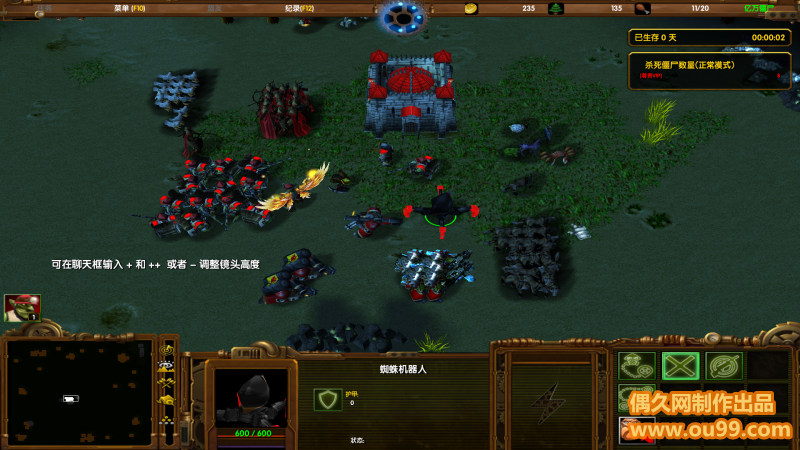Select the idle worker portrait icon
The image size is (800, 450).
[22, 307]
